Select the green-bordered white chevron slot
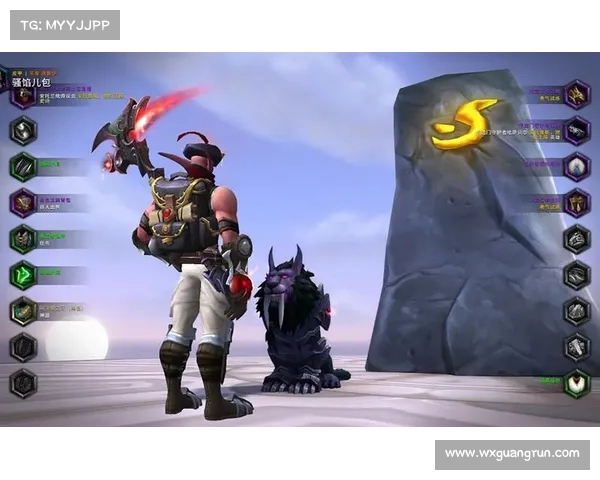 click(576, 383)
